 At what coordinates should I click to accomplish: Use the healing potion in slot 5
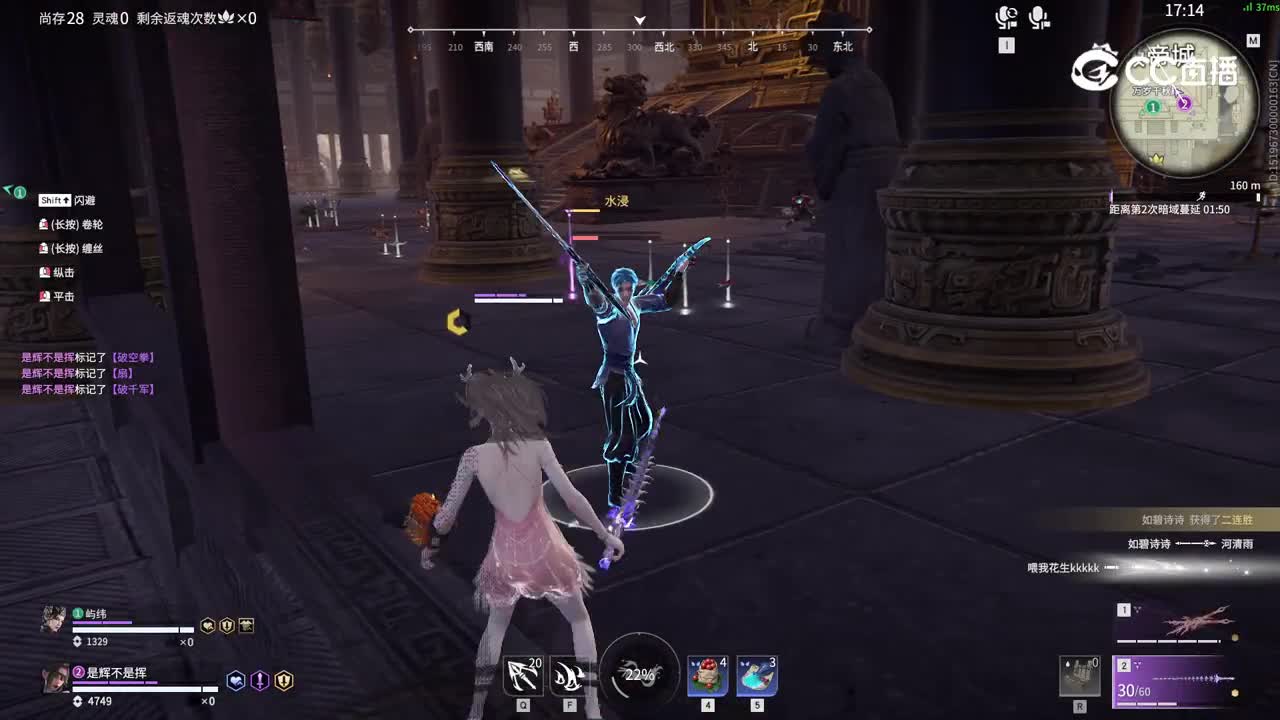coord(755,676)
